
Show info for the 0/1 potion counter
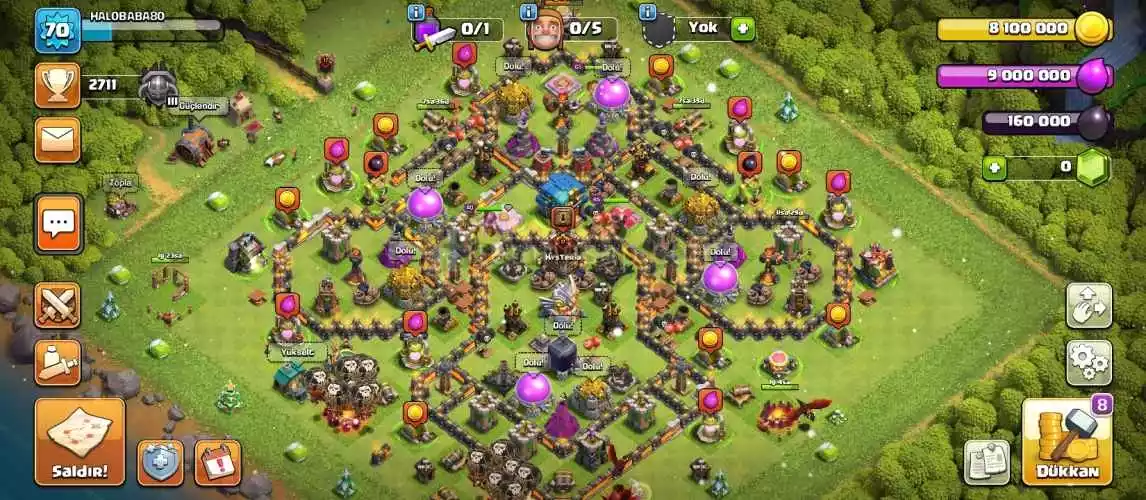pos(417,12)
